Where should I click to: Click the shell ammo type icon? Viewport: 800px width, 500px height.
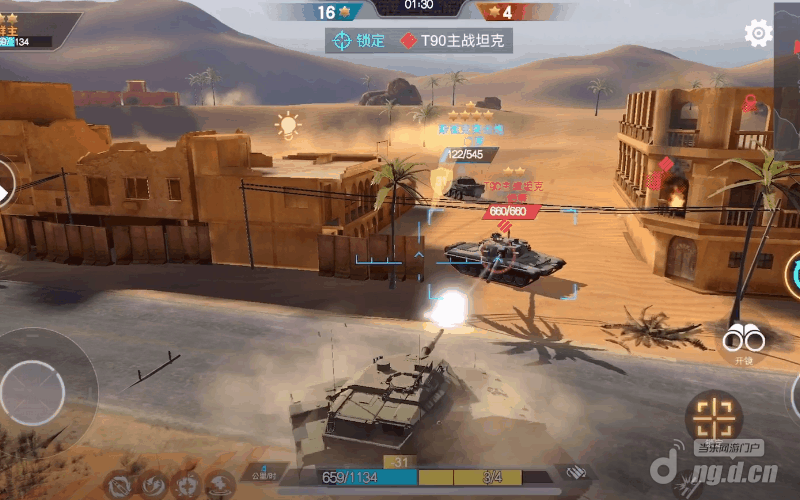pyautogui.click(x=573, y=473)
